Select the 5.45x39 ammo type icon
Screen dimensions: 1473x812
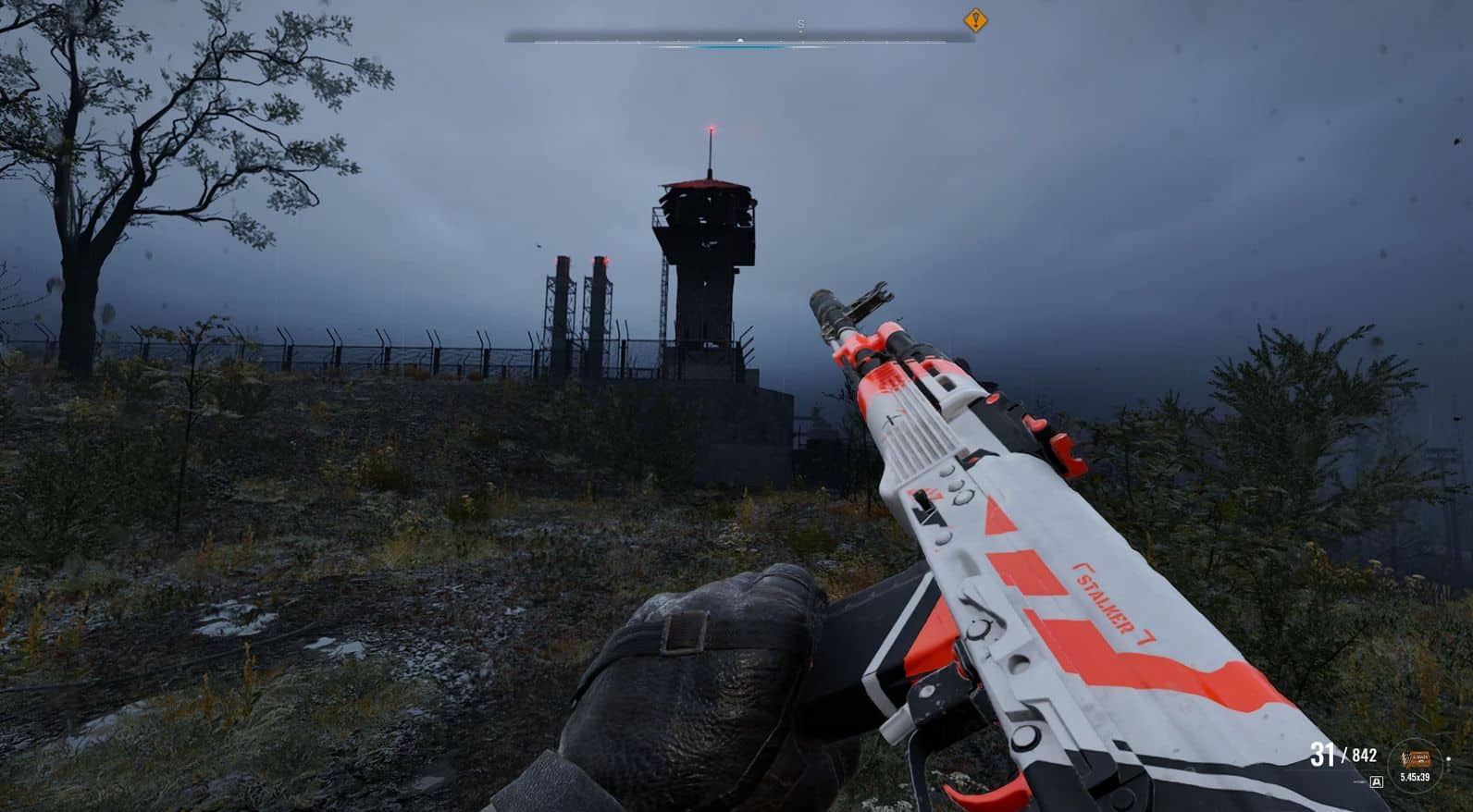[1415, 761]
